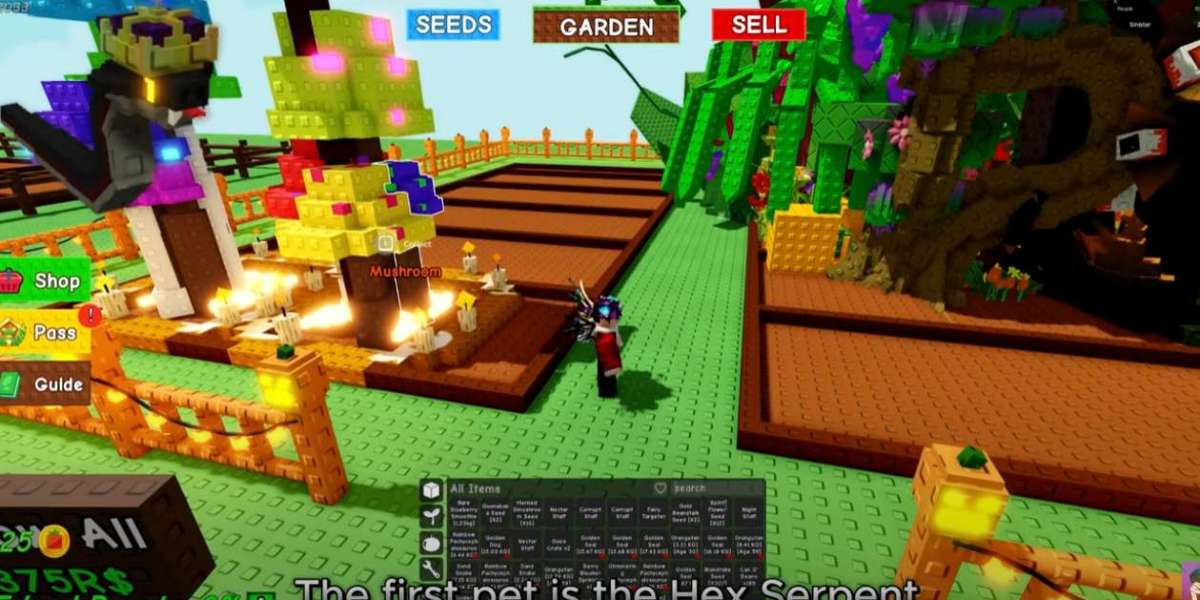Filter inventory by the sprout icon

click(431, 516)
